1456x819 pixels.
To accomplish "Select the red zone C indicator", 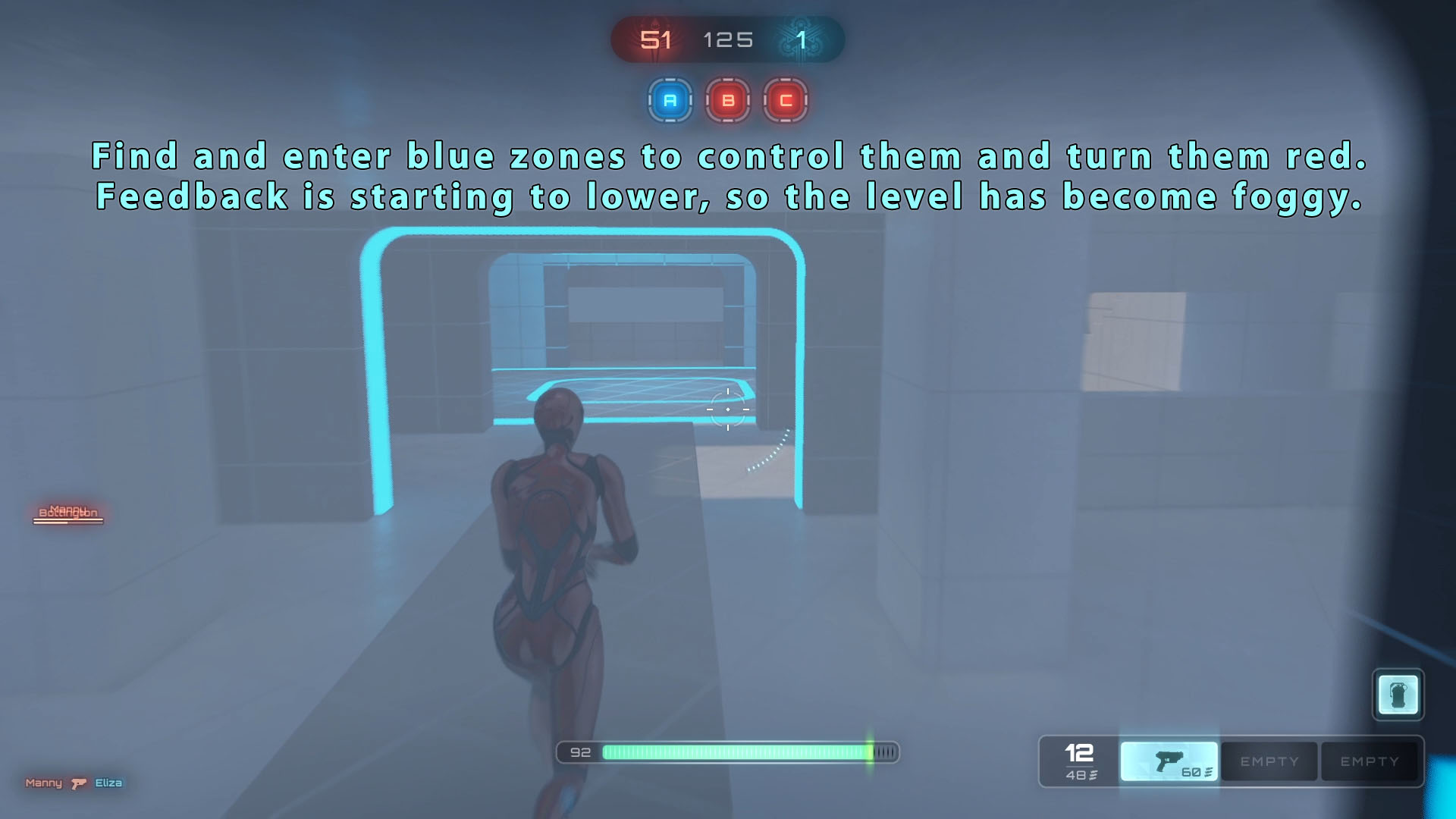I will (786, 100).
